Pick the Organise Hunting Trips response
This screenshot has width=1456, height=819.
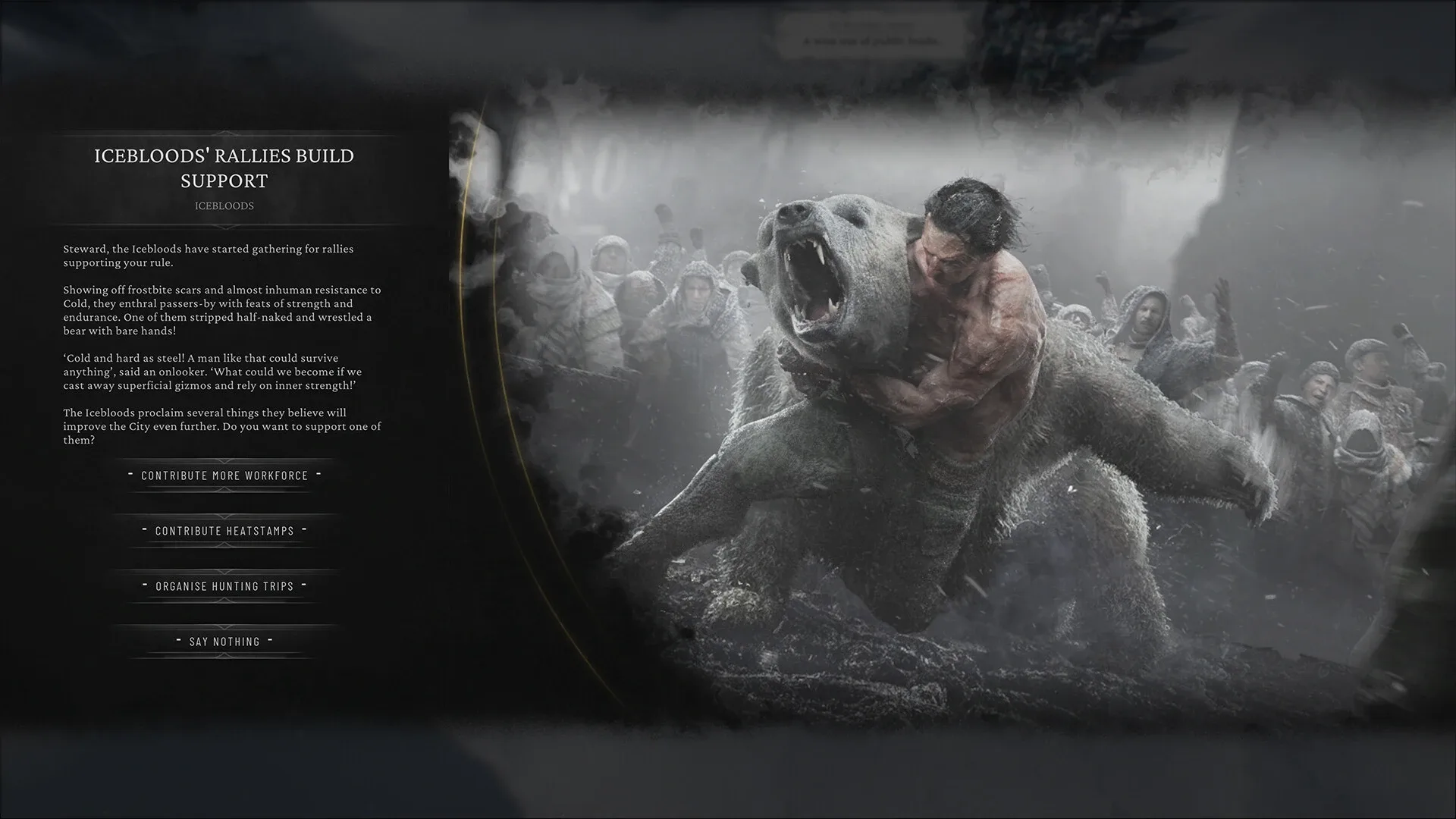click(x=223, y=586)
